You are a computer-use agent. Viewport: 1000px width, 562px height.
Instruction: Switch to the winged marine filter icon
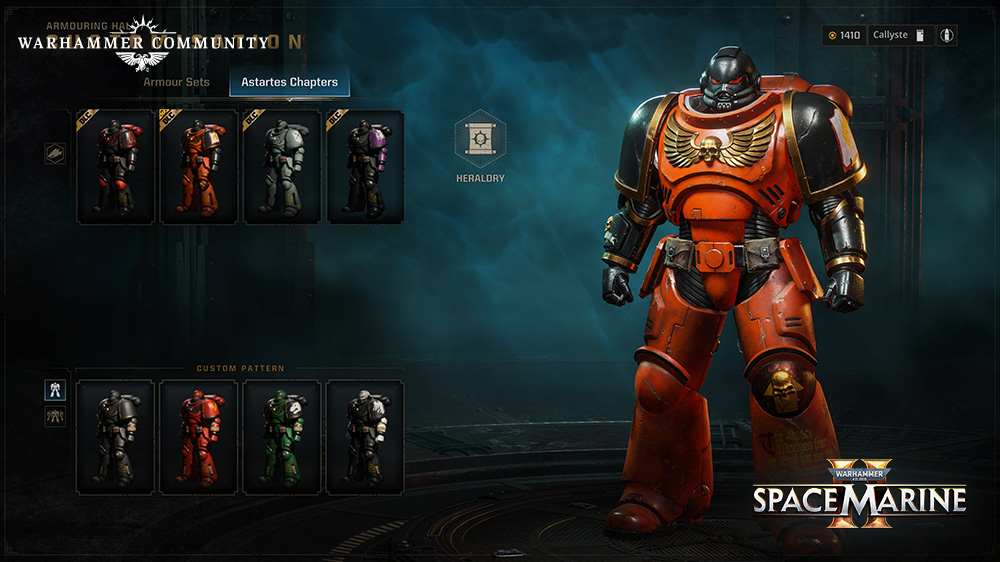[x=55, y=416]
